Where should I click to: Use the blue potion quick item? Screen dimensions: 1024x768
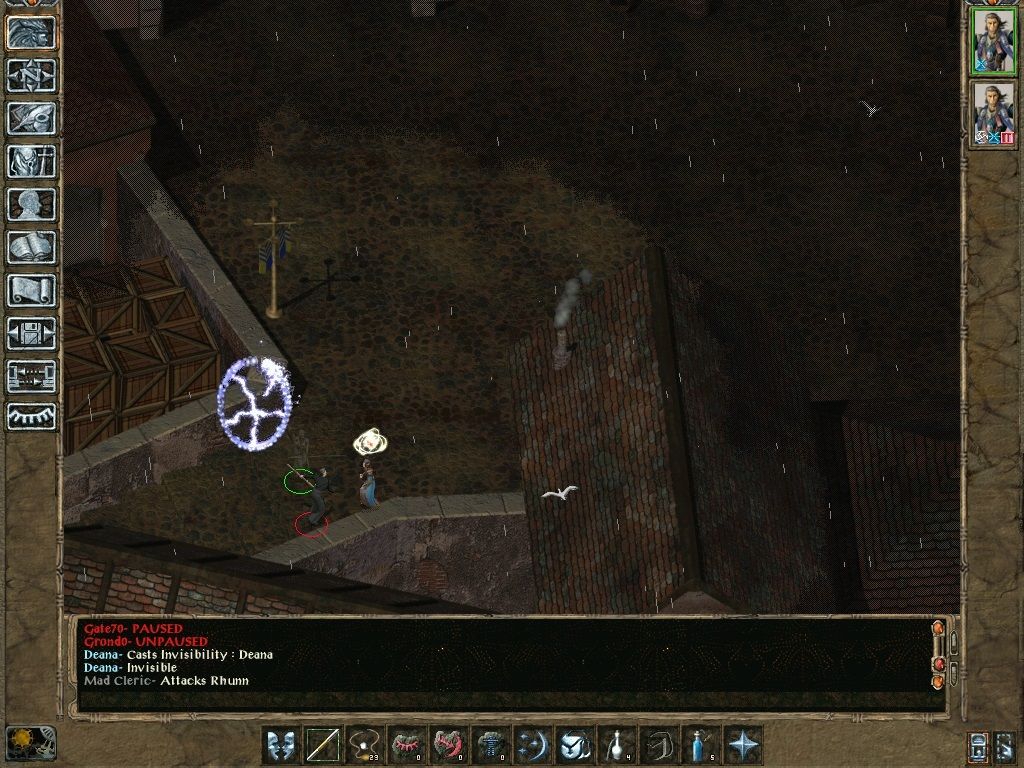click(701, 745)
